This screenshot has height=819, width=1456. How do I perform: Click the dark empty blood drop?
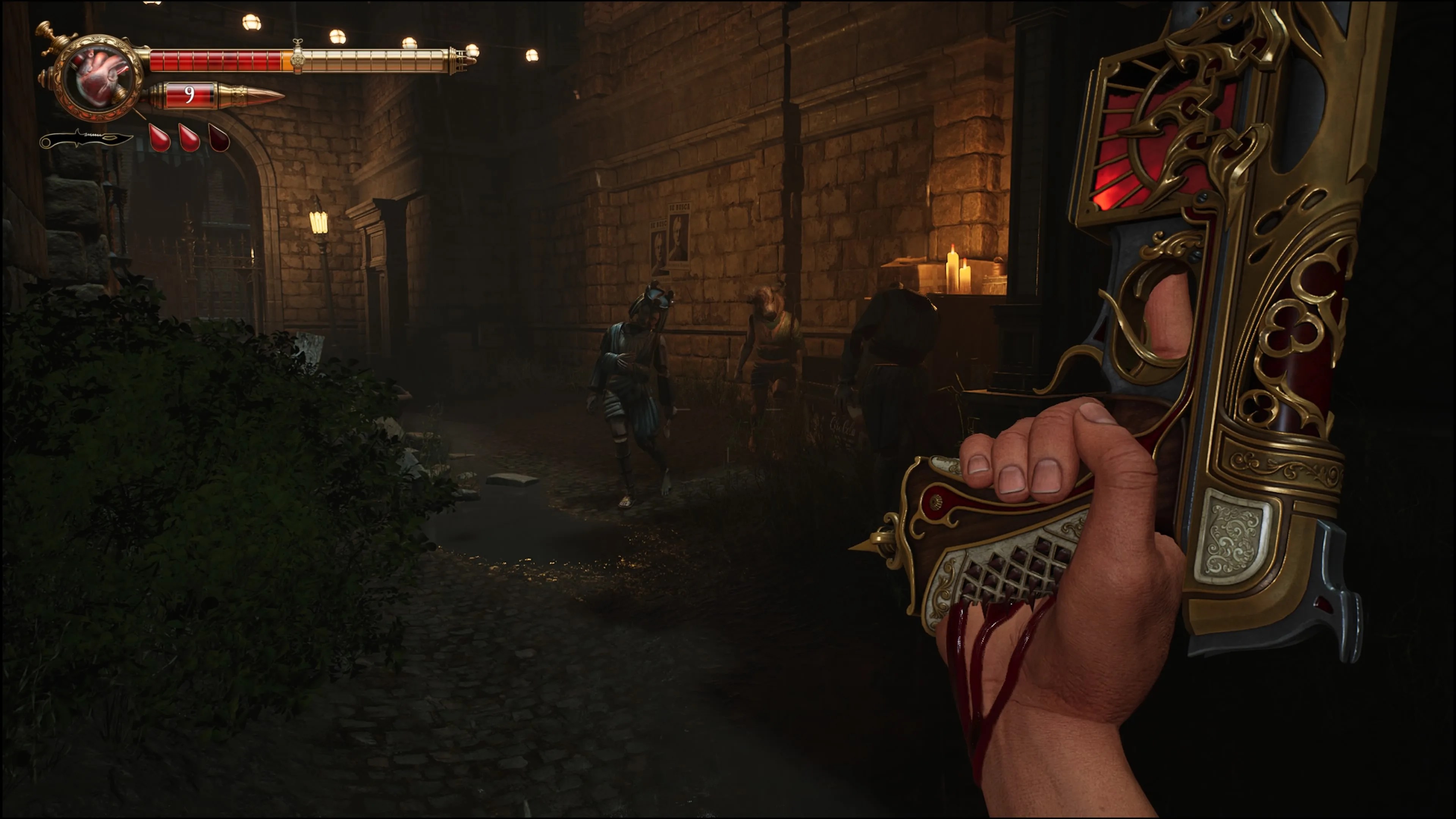[x=219, y=137]
